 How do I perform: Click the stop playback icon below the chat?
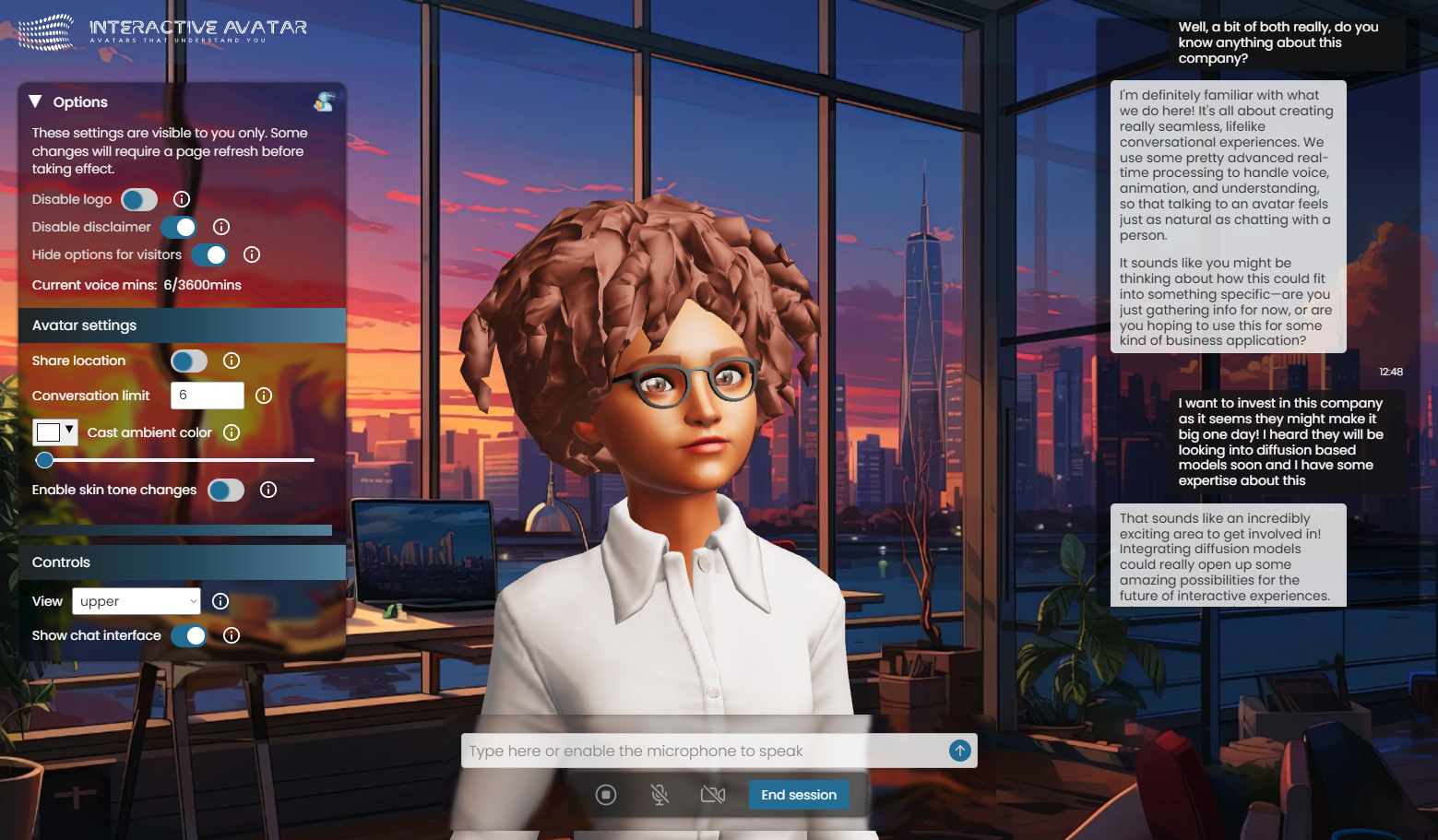point(606,794)
